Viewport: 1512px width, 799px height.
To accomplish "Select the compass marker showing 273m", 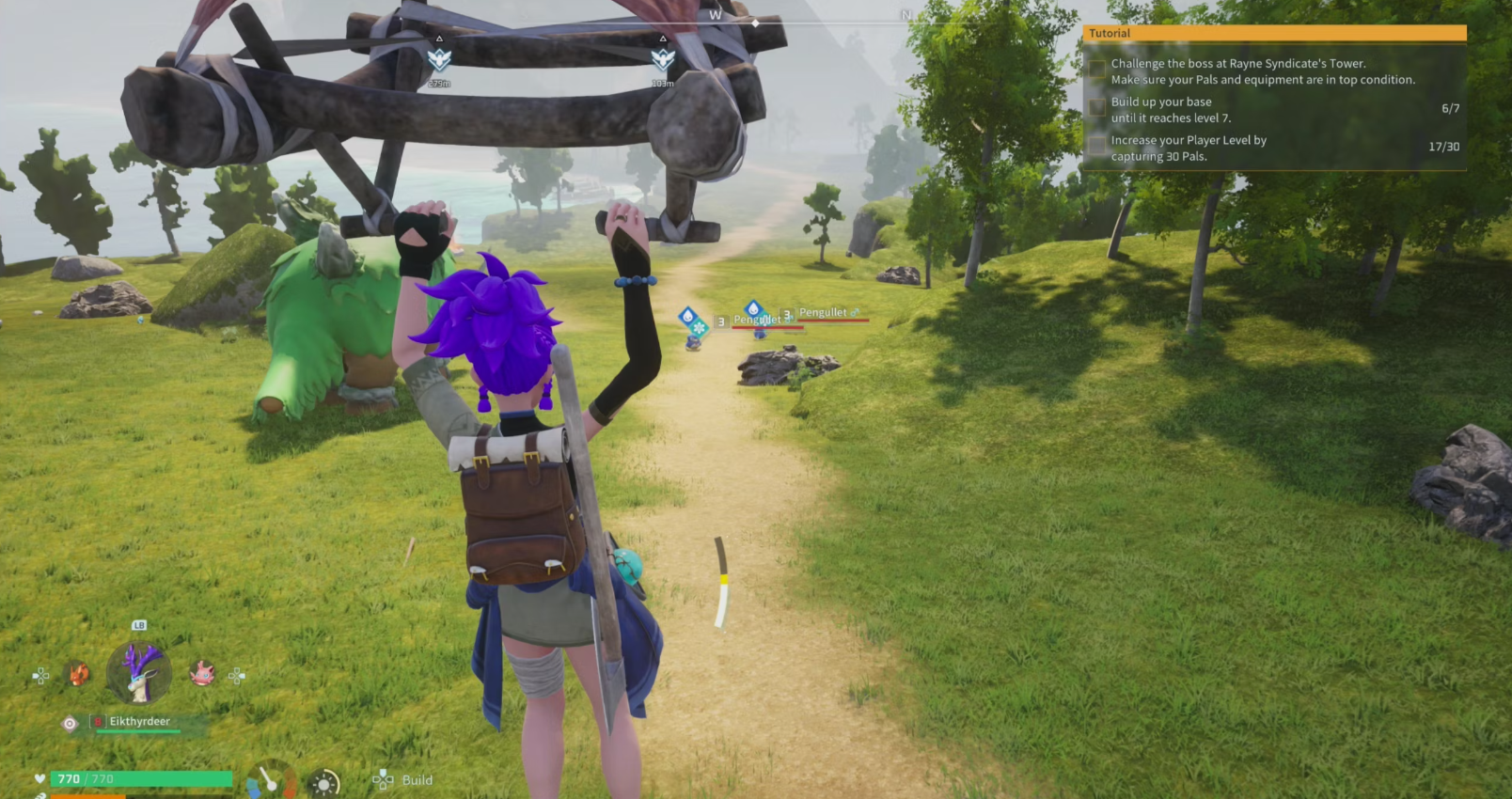I will (x=439, y=59).
